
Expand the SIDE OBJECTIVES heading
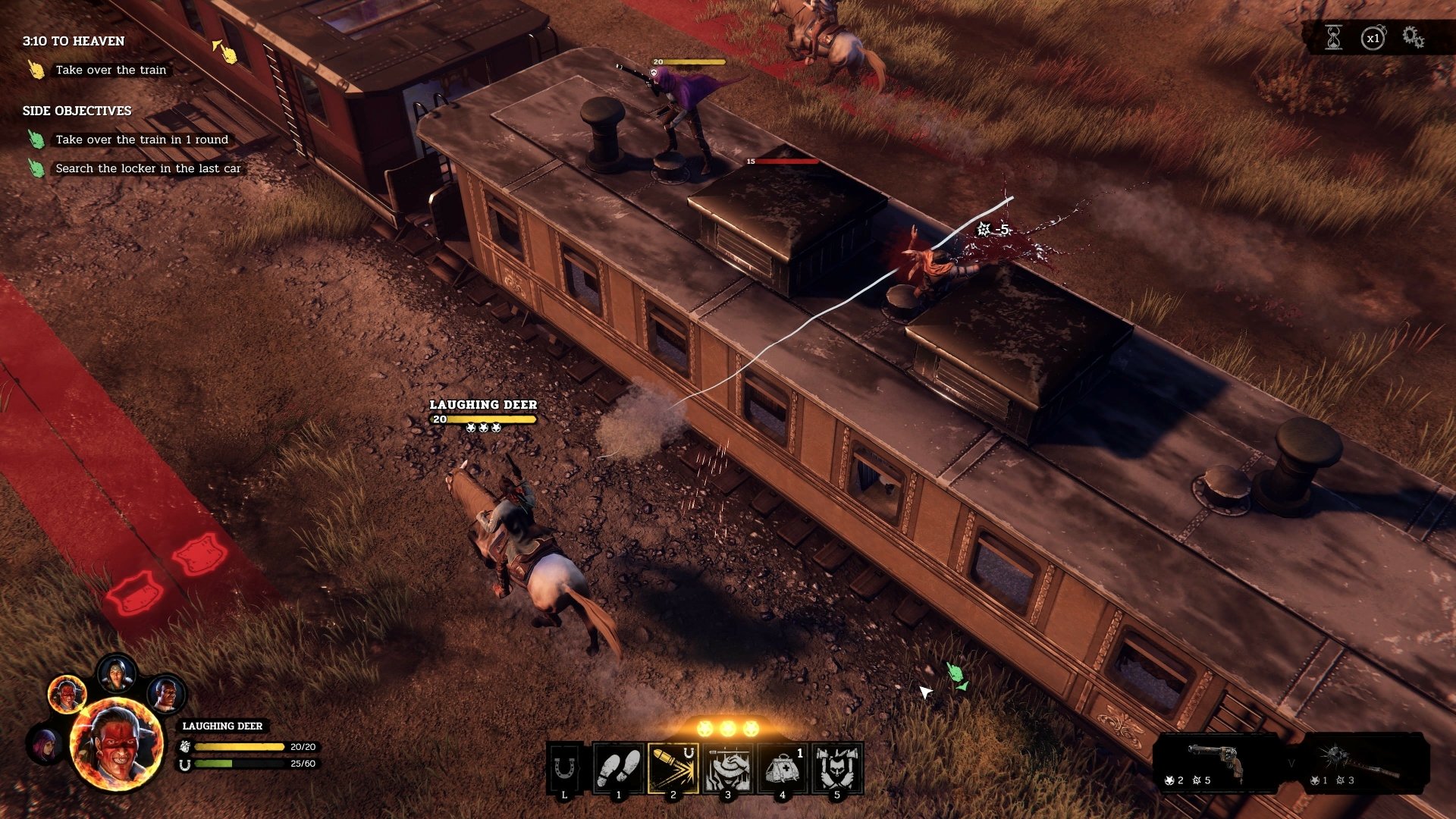76,110
